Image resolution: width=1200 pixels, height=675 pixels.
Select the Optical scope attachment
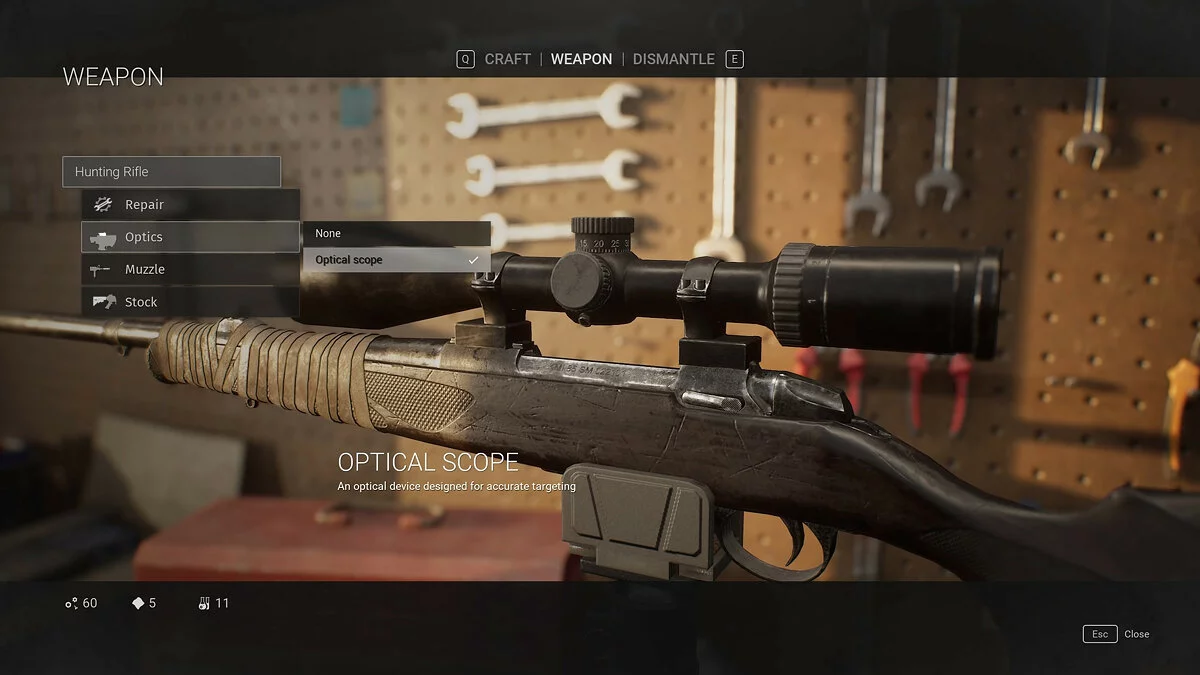(396, 260)
